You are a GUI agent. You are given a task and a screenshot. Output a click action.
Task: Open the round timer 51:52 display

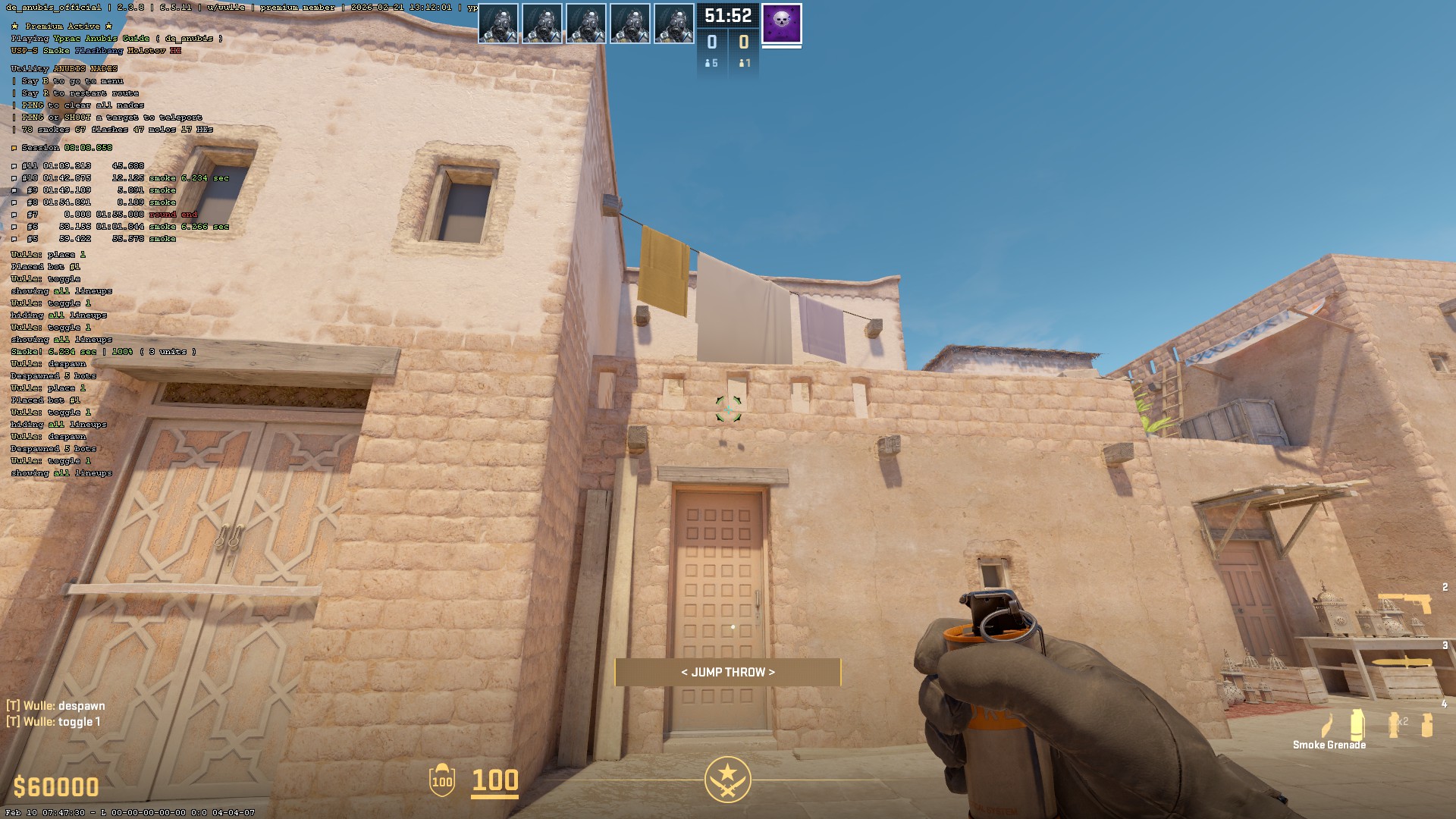[x=727, y=16]
